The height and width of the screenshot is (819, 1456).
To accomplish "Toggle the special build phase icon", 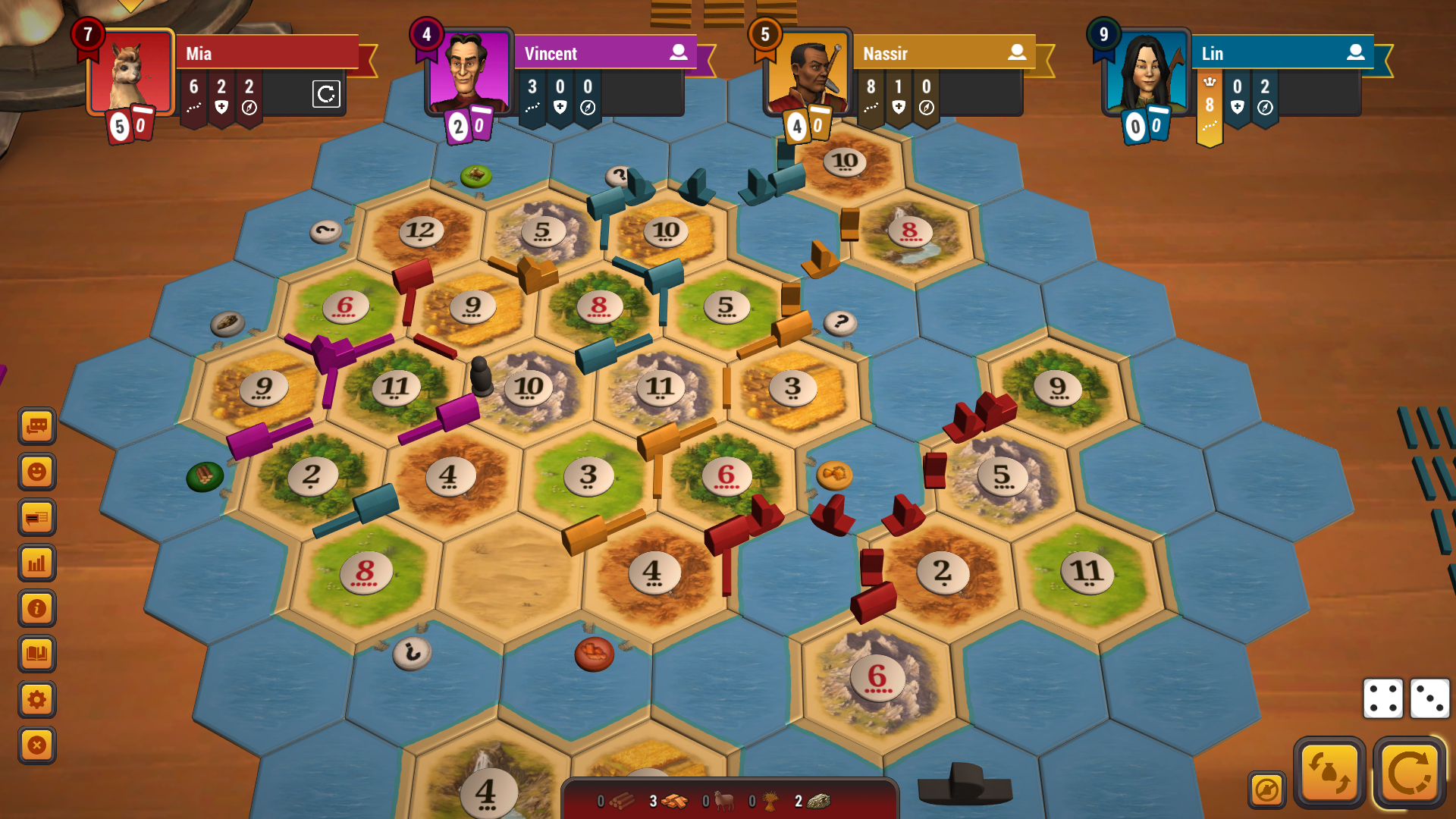I will tap(1266, 790).
